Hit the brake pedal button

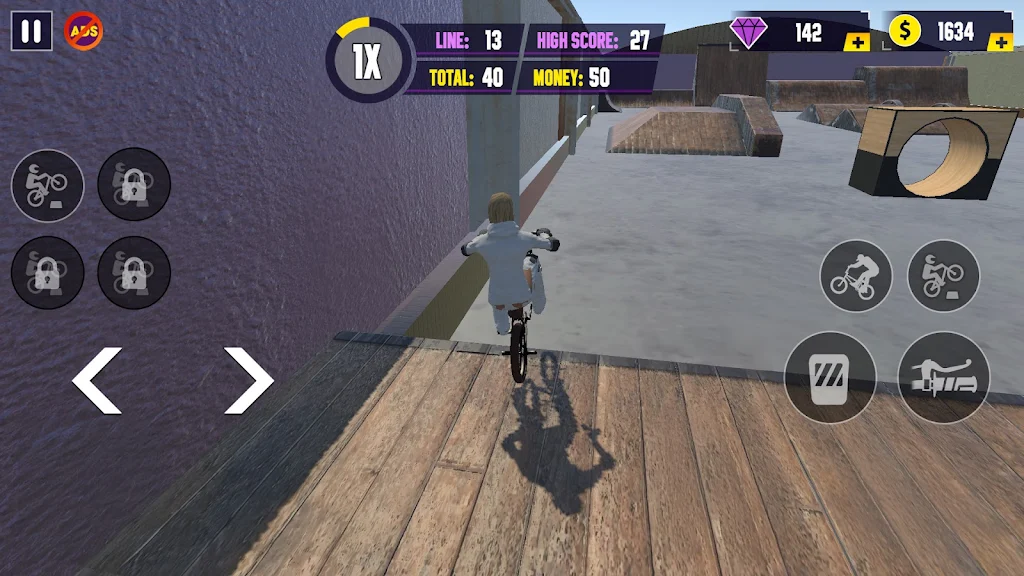[x=830, y=378]
